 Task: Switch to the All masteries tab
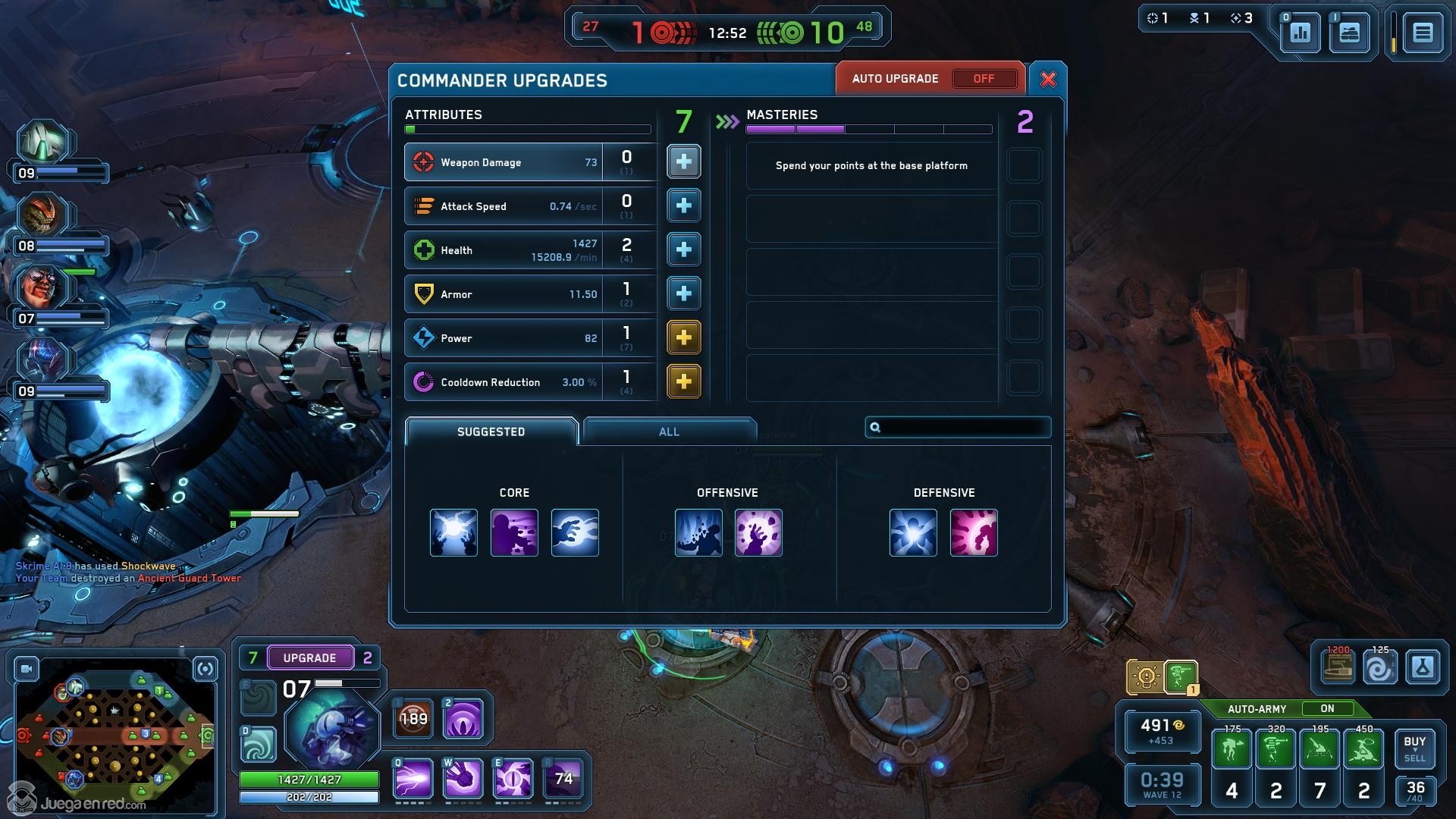click(669, 431)
